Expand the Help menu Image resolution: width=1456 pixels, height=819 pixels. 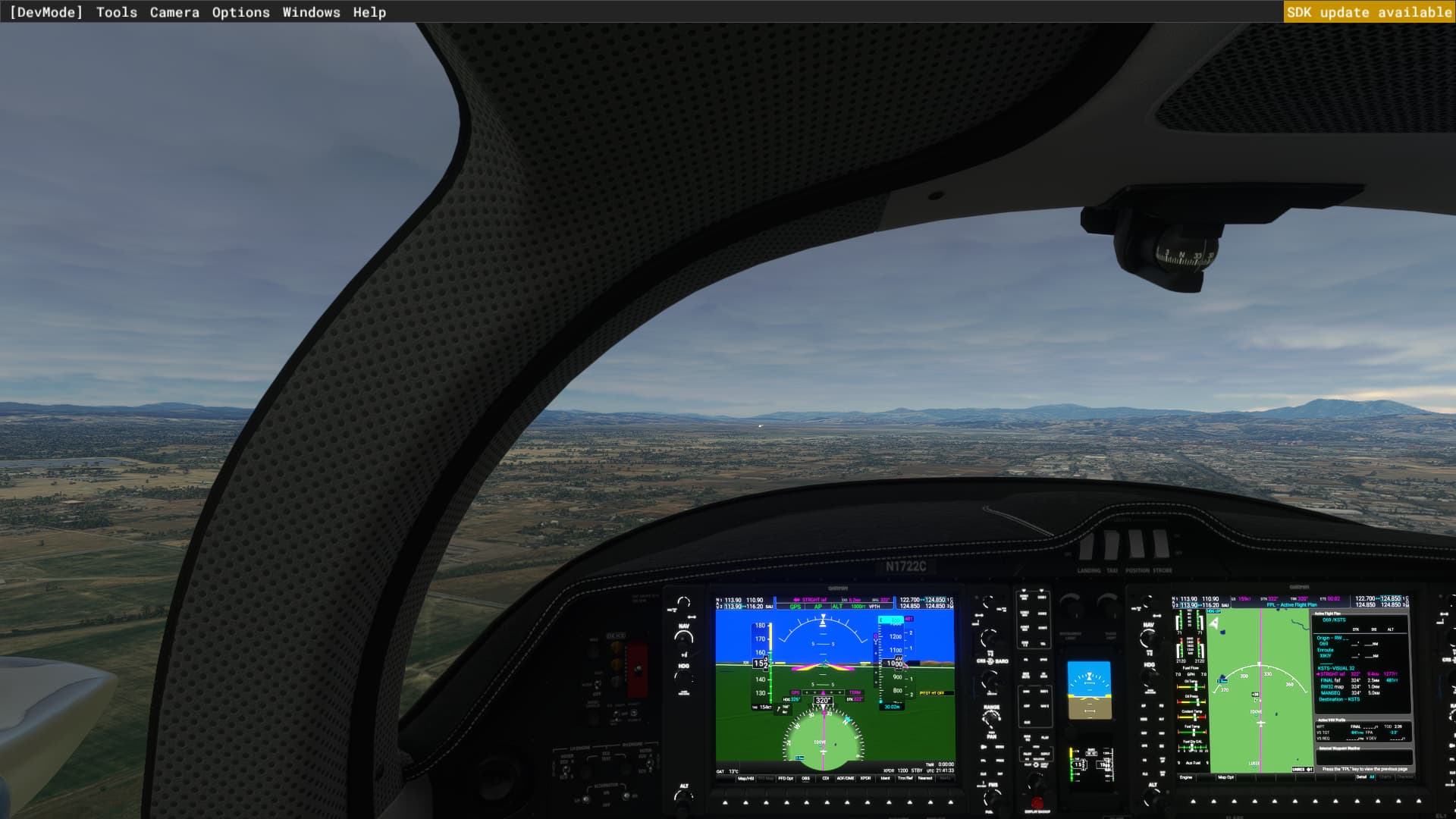[x=369, y=11]
